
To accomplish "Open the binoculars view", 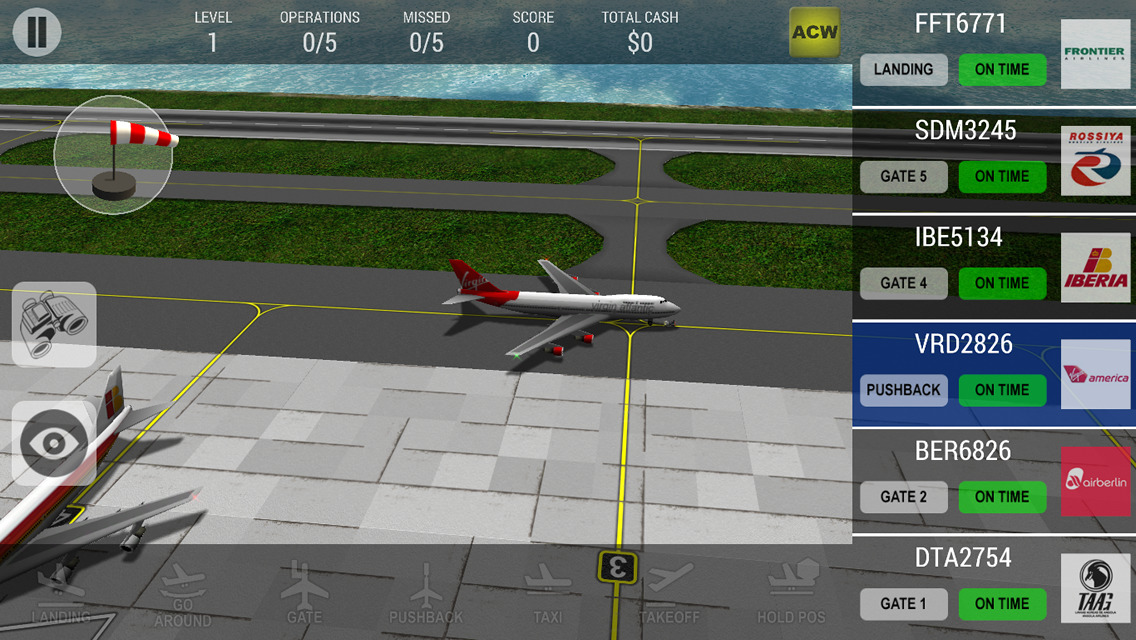I will tap(54, 324).
